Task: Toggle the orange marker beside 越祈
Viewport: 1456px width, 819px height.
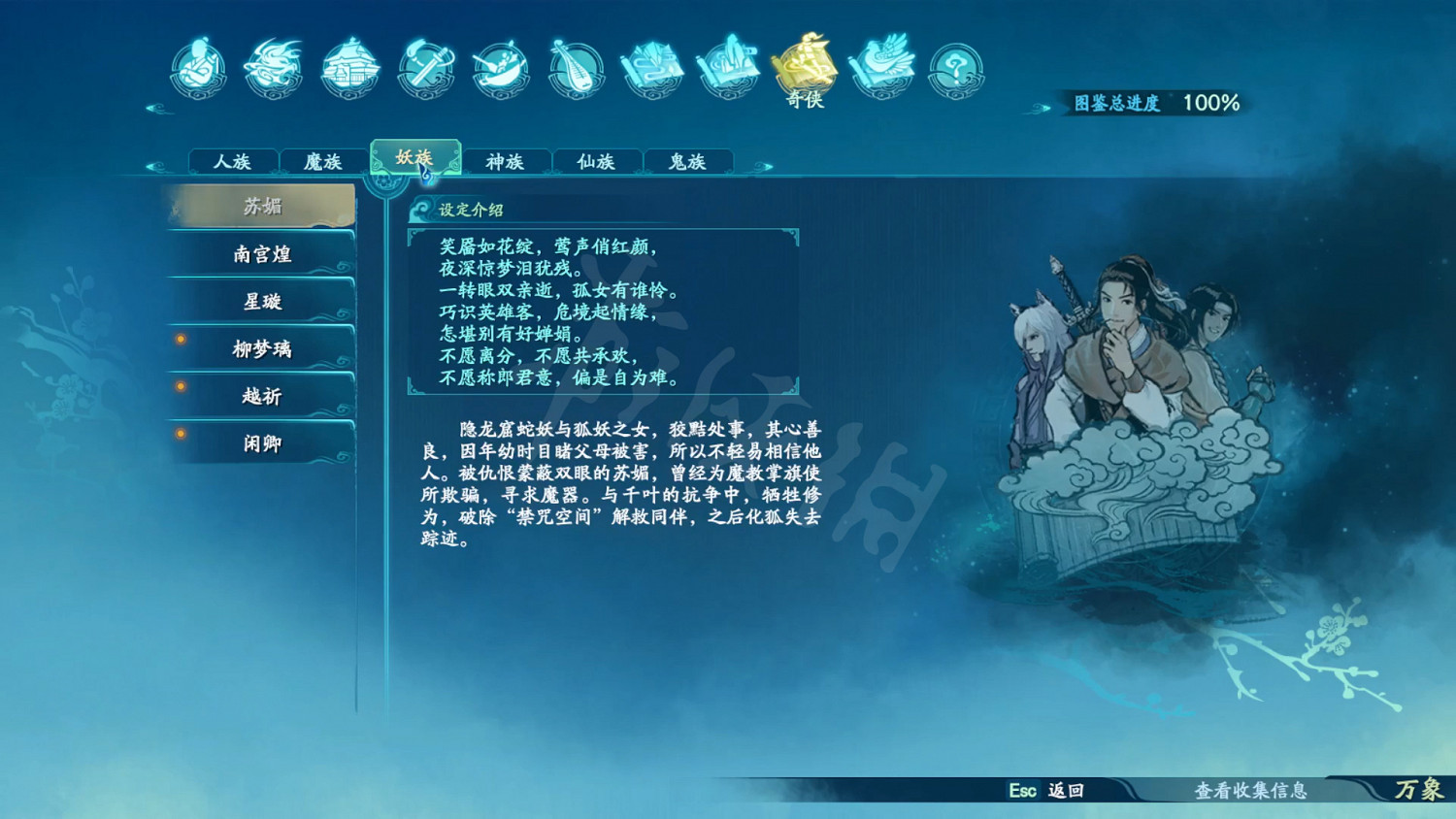Action: pyautogui.click(x=180, y=387)
